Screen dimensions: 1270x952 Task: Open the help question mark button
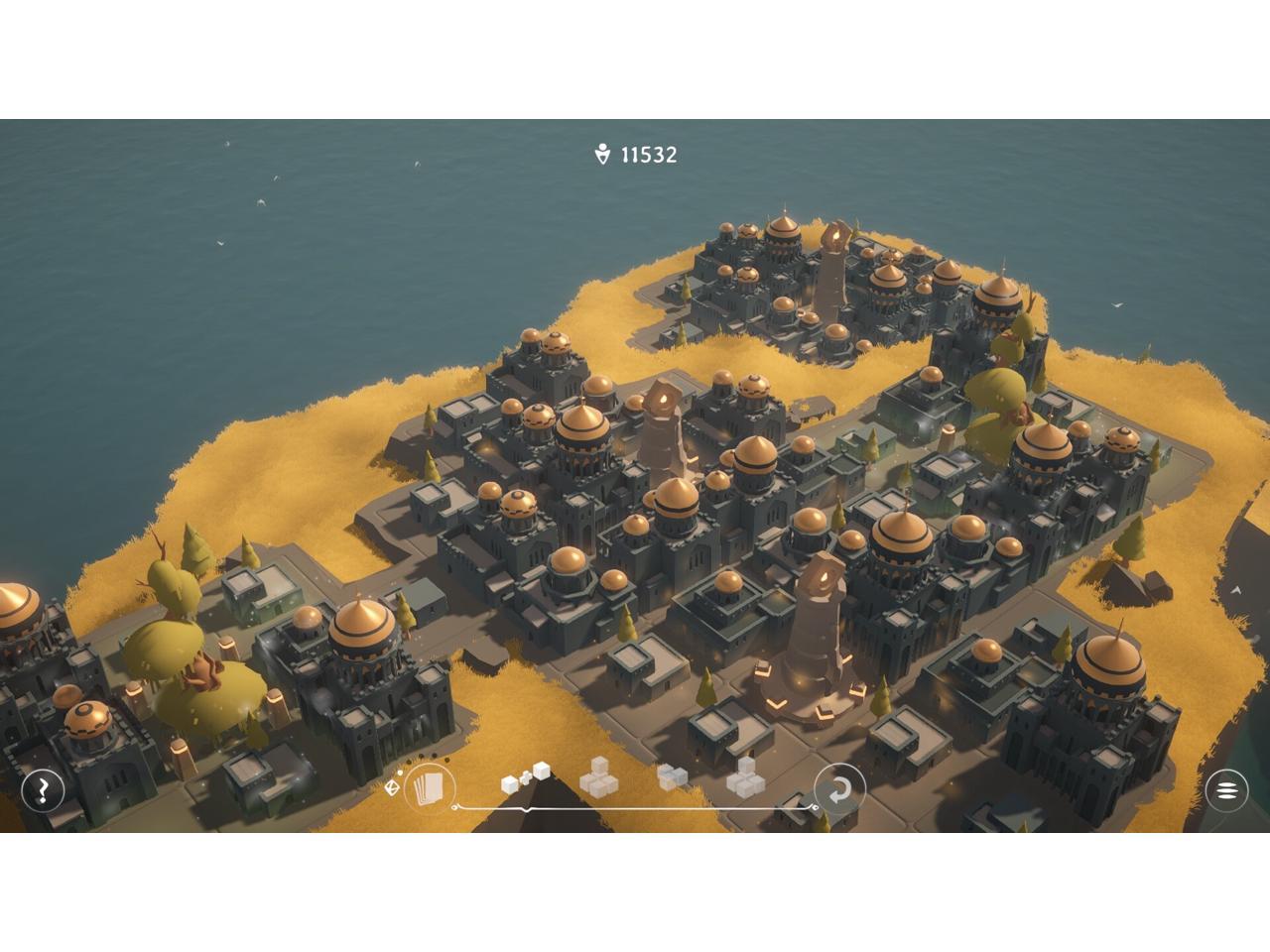[x=43, y=790]
